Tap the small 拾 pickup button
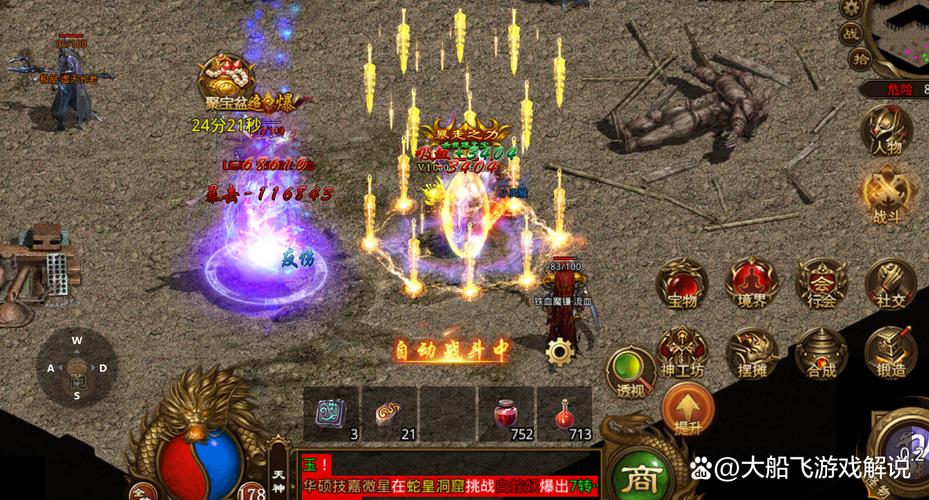The height and width of the screenshot is (500, 929). [x=860, y=59]
